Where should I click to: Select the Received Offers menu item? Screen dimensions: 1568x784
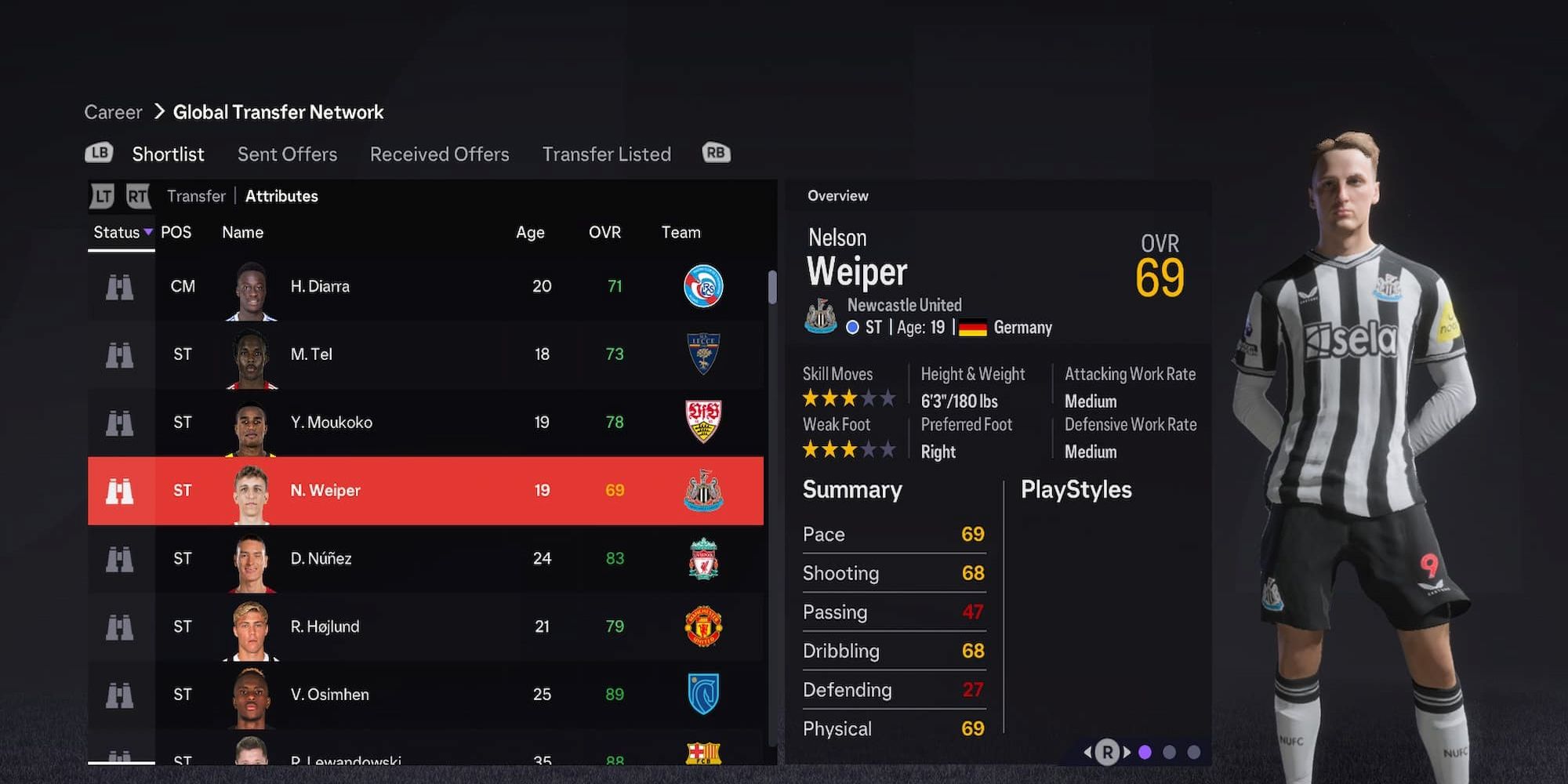[438, 154]
